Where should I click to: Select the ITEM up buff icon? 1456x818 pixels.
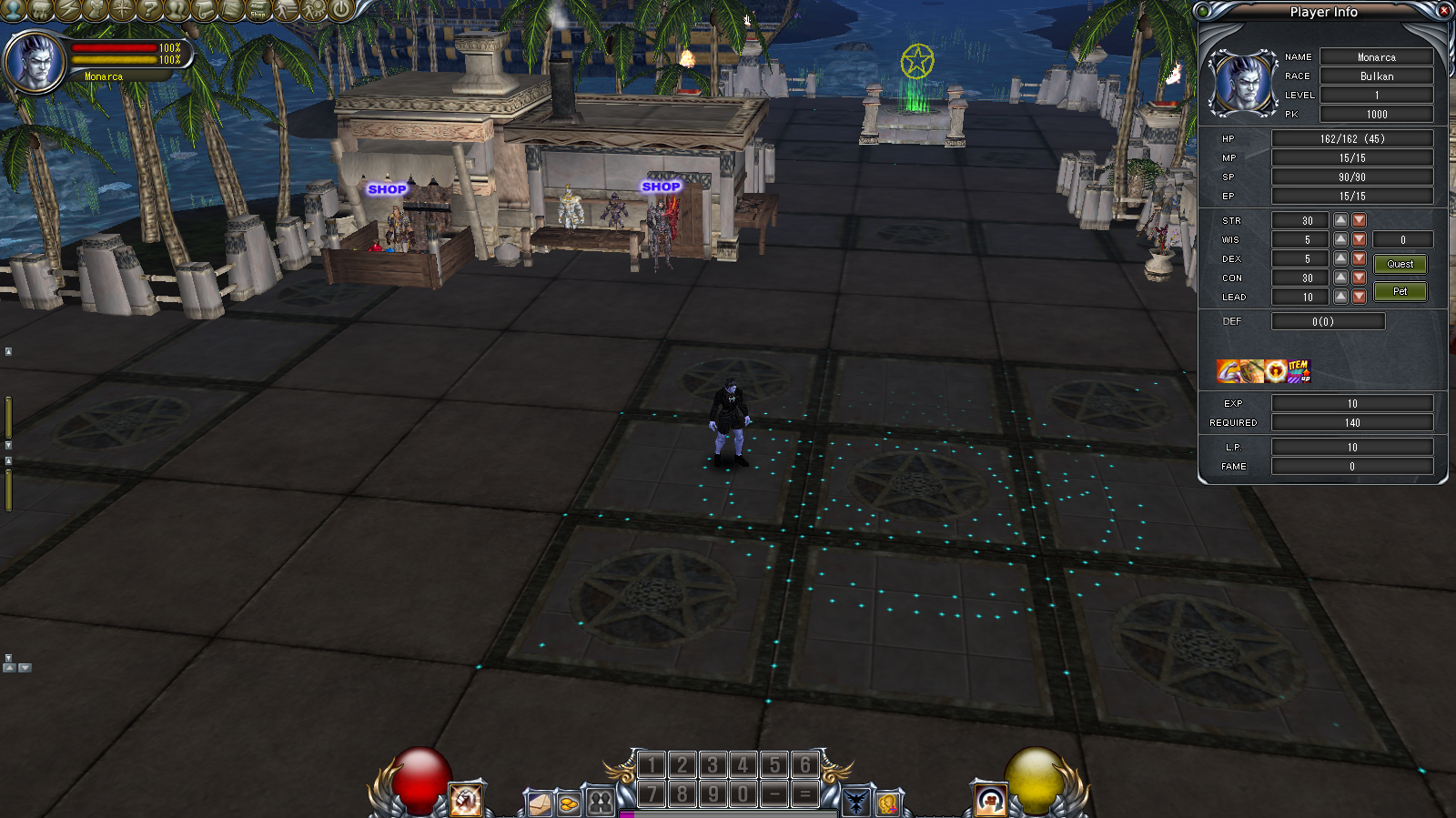click(x=1299, y=371)
